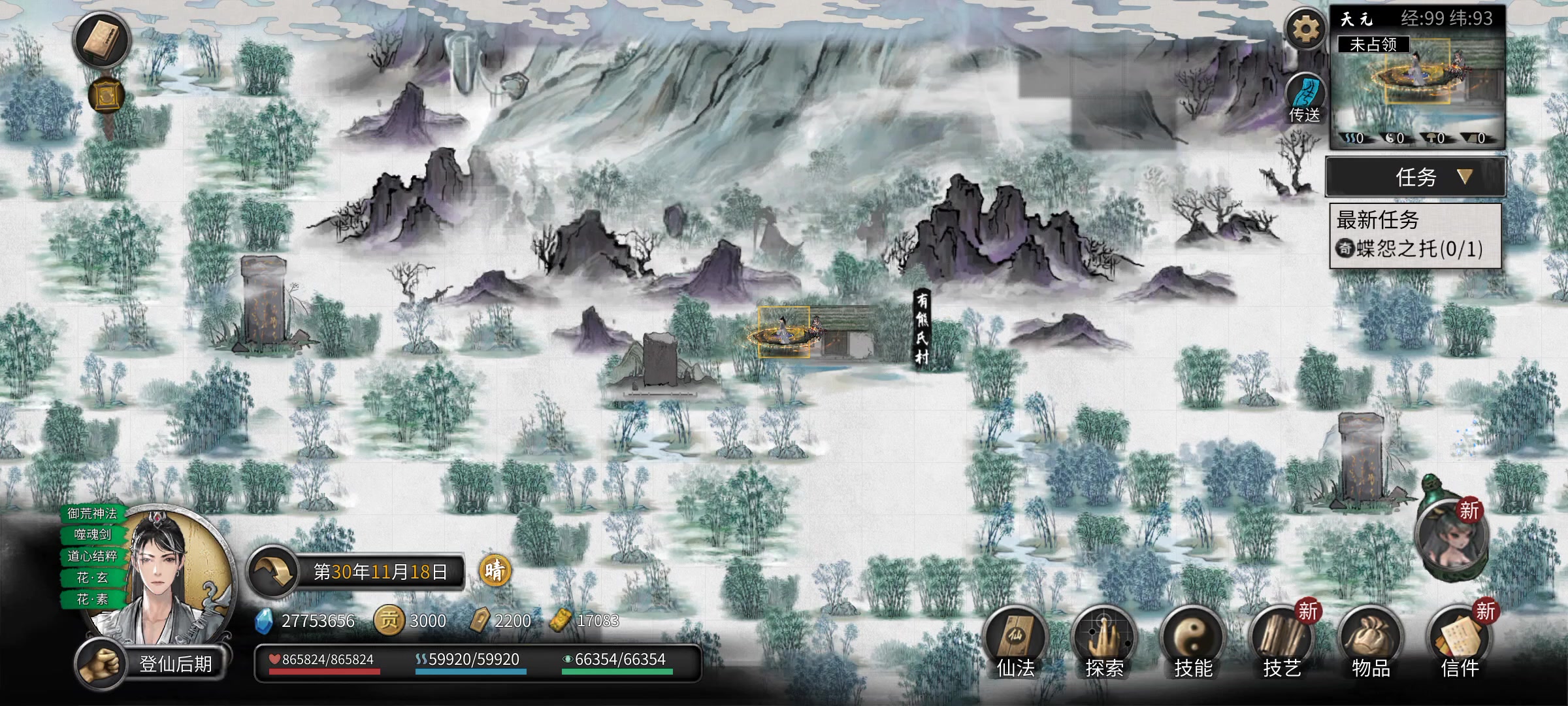Screen dimensions: 1568x706
Task: Open the 技能 skills menu
Action: (x=1193, y=642)
